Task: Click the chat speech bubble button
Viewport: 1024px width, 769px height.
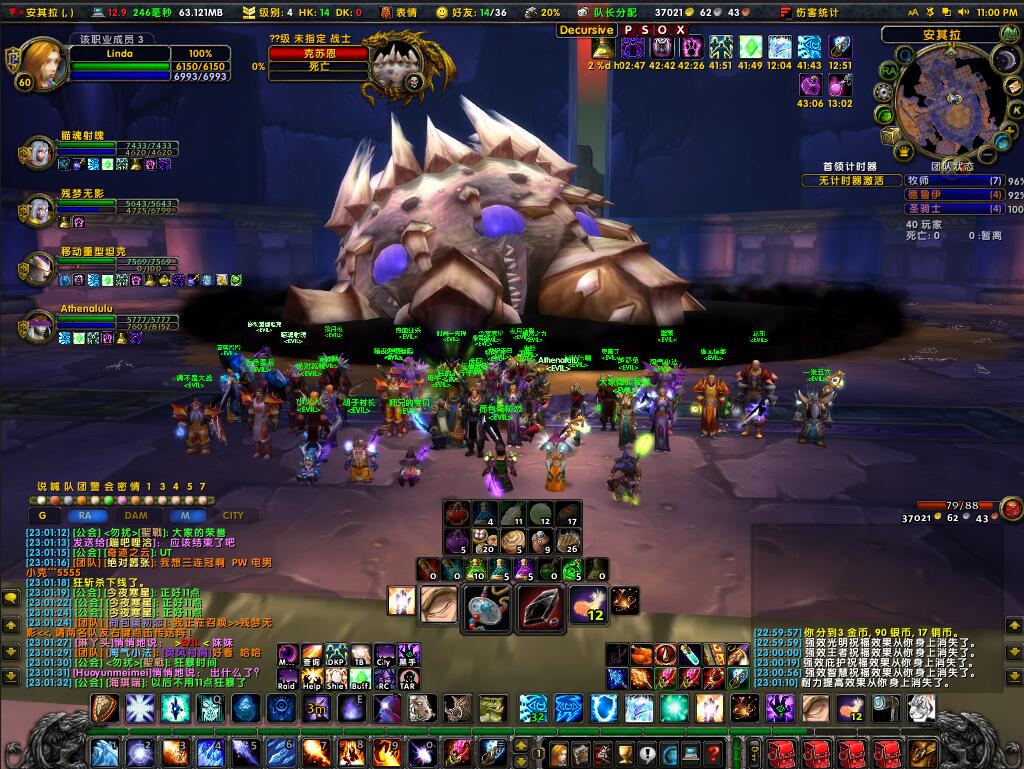Action: 11,598
